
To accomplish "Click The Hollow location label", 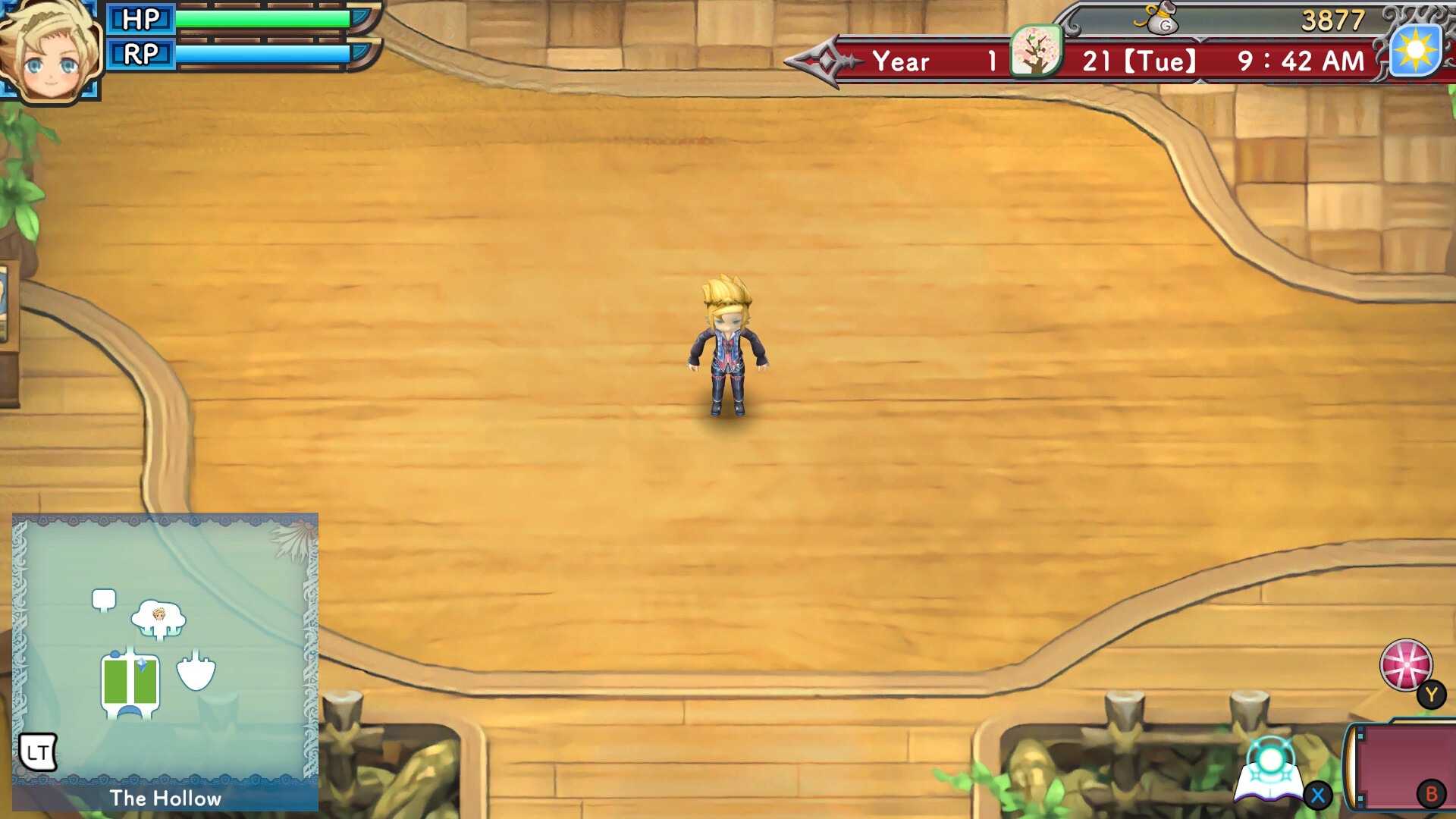I will tap(165, 799).
